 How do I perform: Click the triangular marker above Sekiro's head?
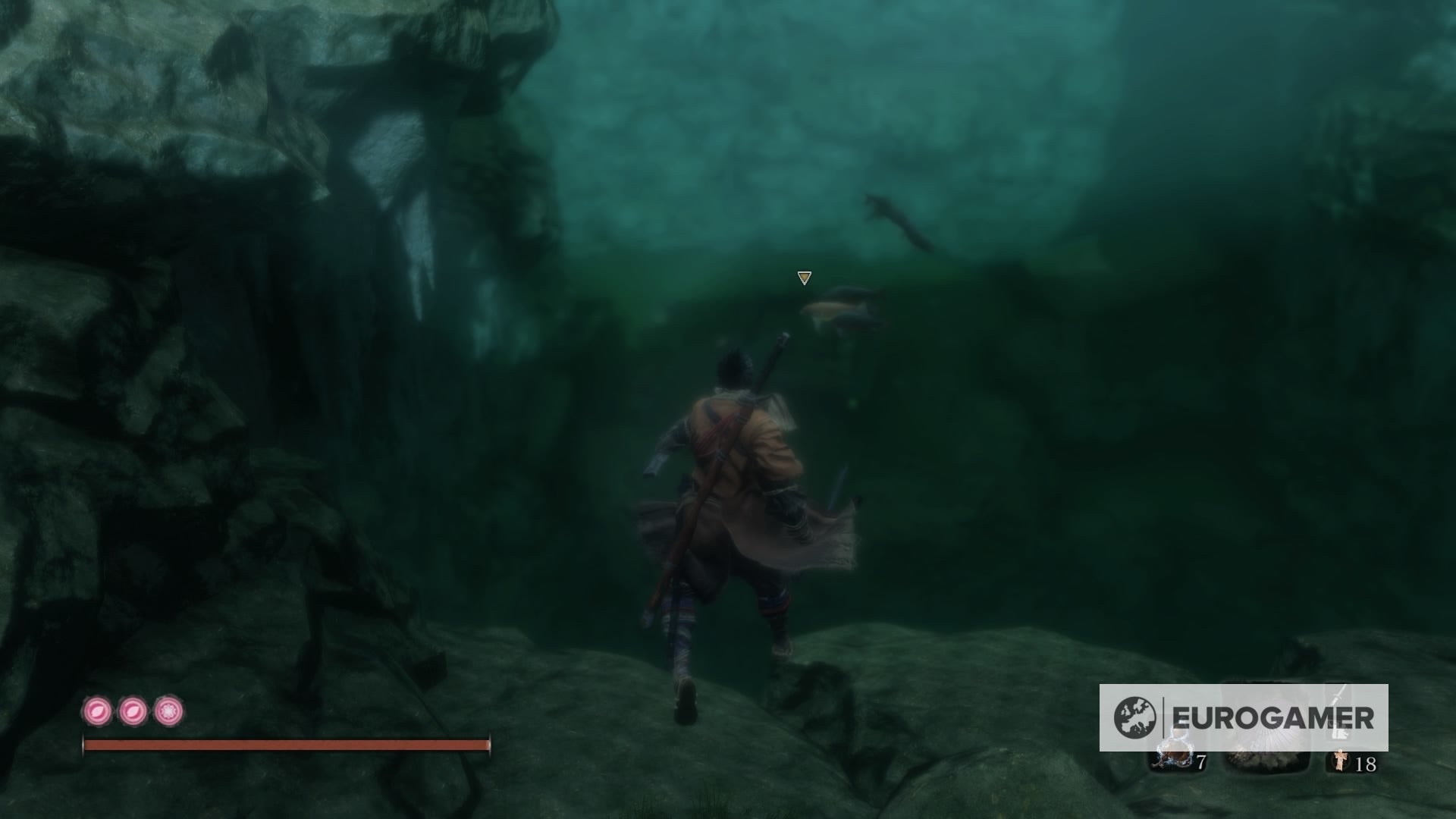tap(803, 279)
